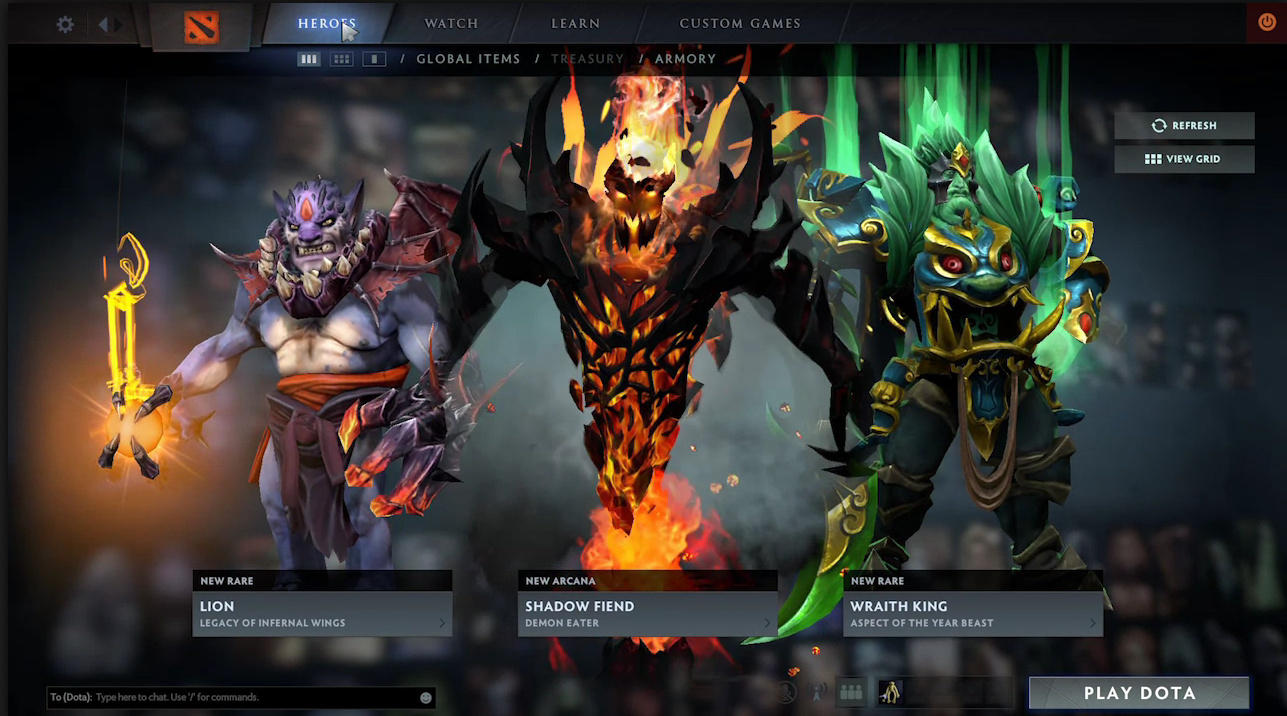Select the three-column hero view icon
Screen dimensions: 1287x716
tap(309, 59)
